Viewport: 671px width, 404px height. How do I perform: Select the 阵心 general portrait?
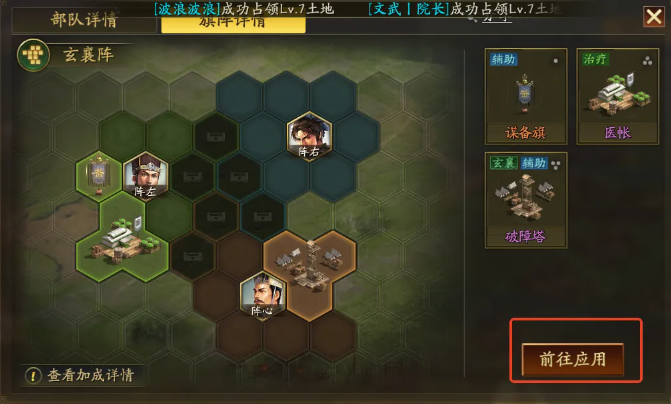click(262, 295)
